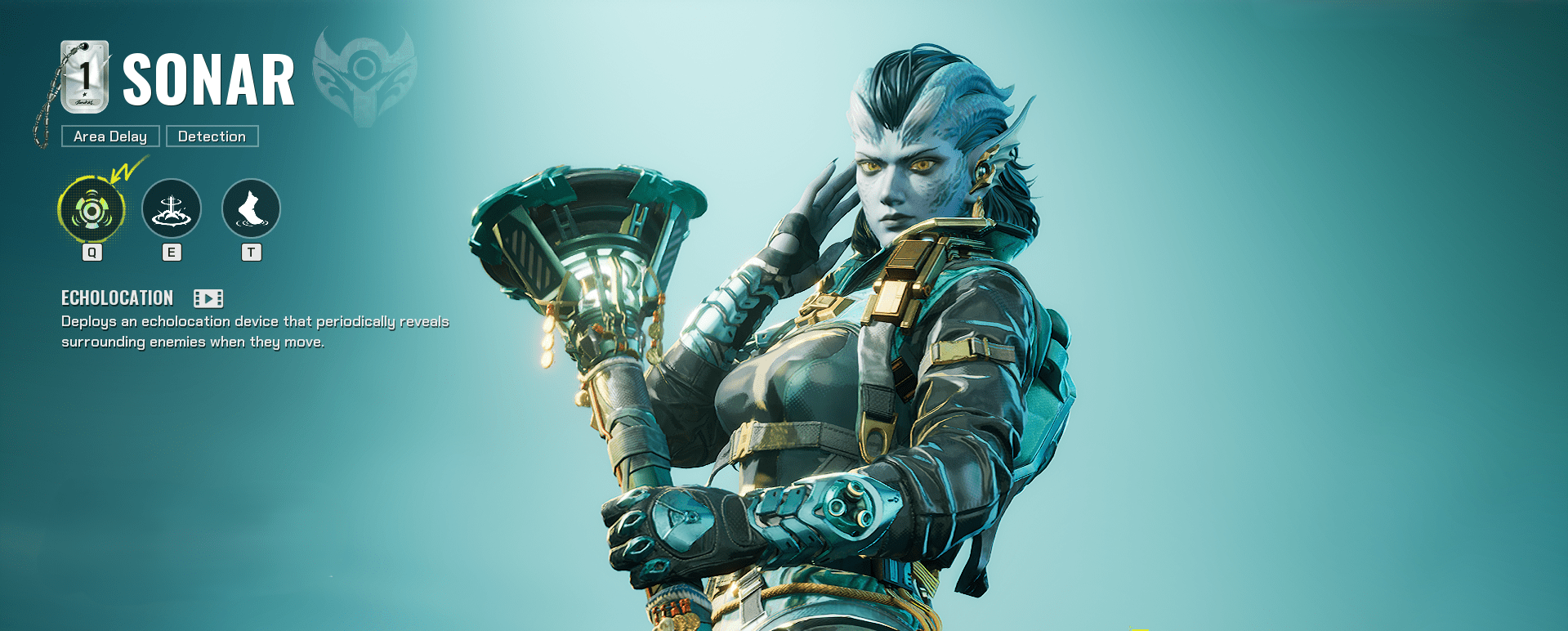Screen dimensions: 1568x631
Task: Click the ECHOLOCATION ability heading
Action: pos(117,298)
